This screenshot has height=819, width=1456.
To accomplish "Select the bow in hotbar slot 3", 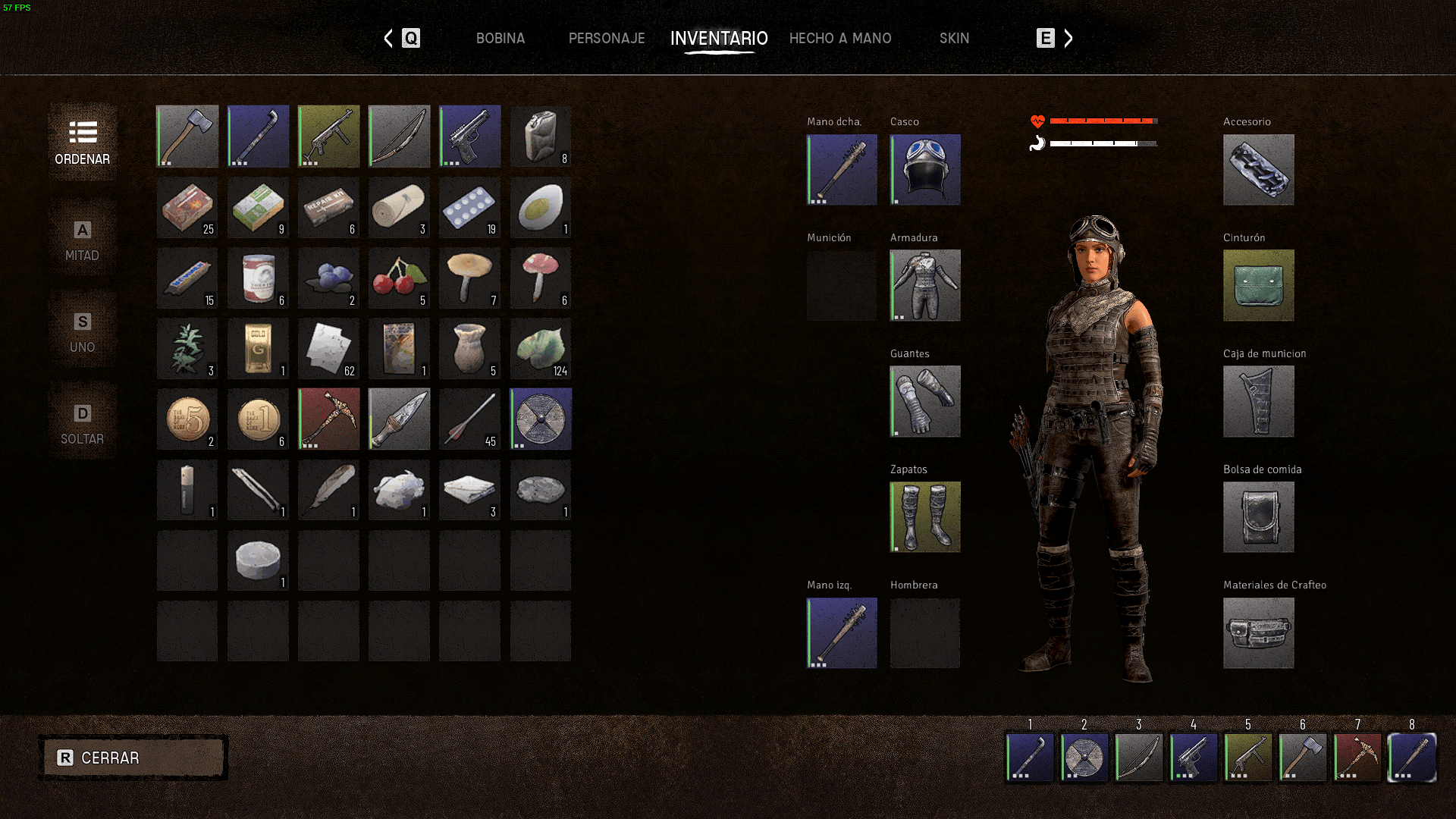I will pyautogui.click(x=1139, y=757).
